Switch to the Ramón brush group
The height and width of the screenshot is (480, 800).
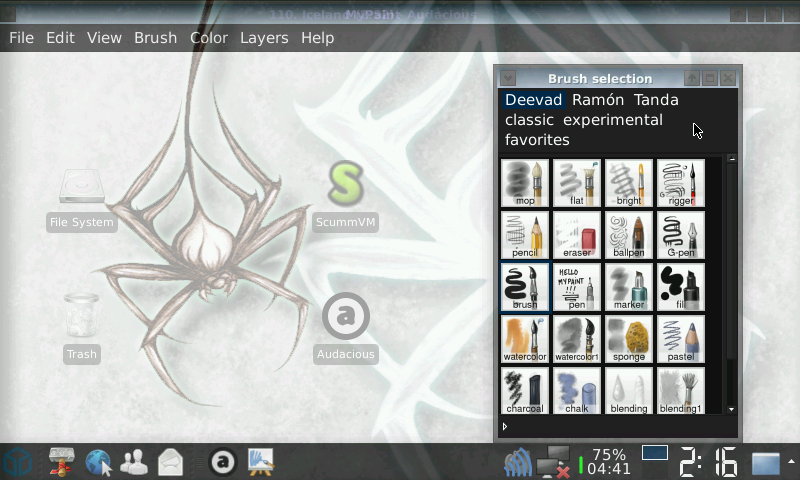click(598, 100)
